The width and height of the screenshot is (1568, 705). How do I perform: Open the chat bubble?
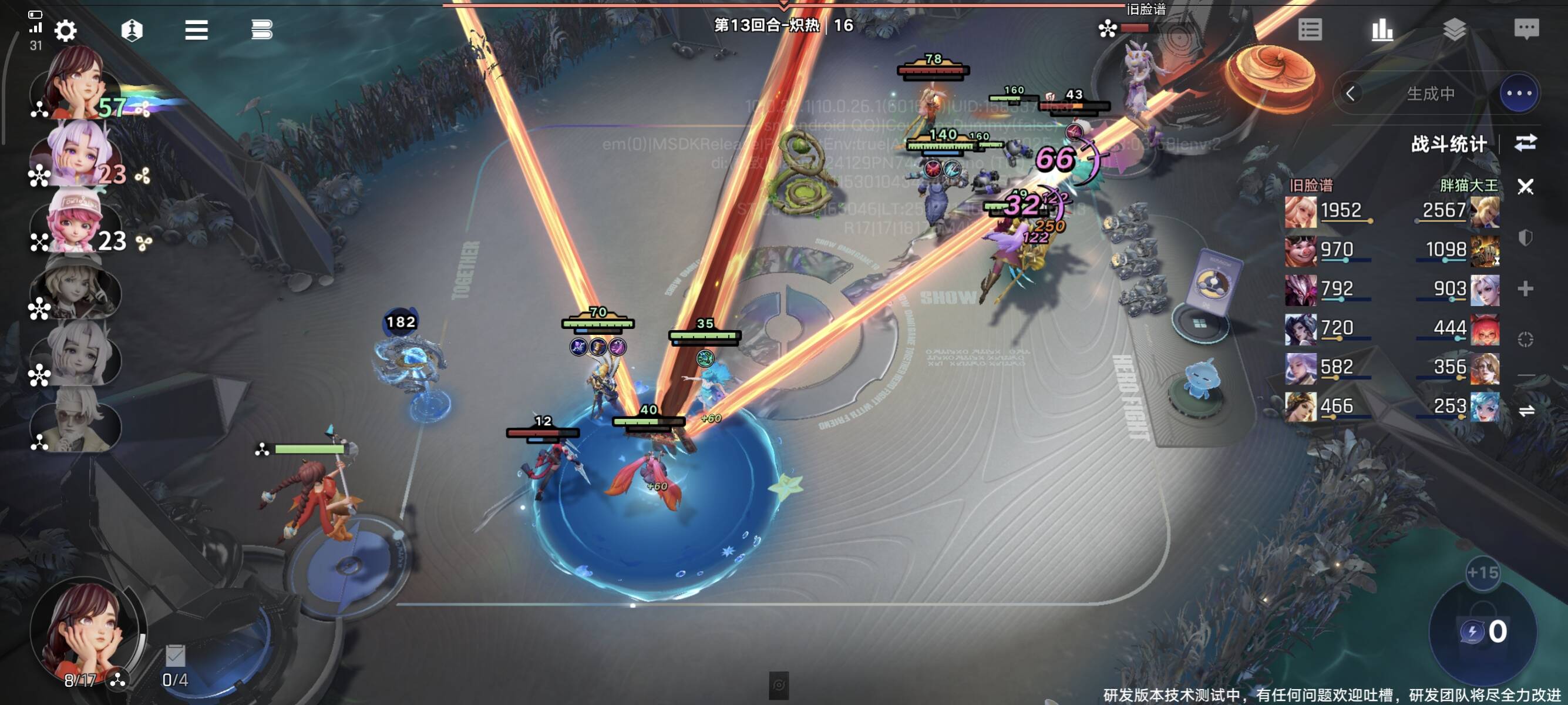pyautogui.click(x=1525, y=29)
